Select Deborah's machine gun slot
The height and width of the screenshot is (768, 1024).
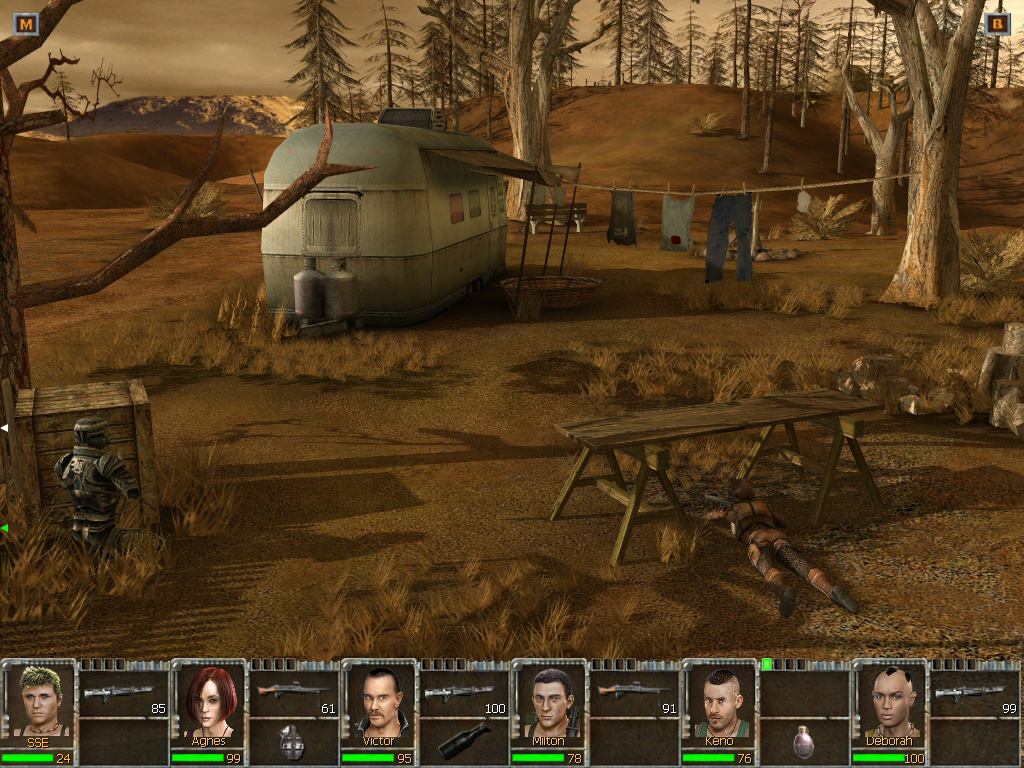pyautogui.click(x=970, y=692)
